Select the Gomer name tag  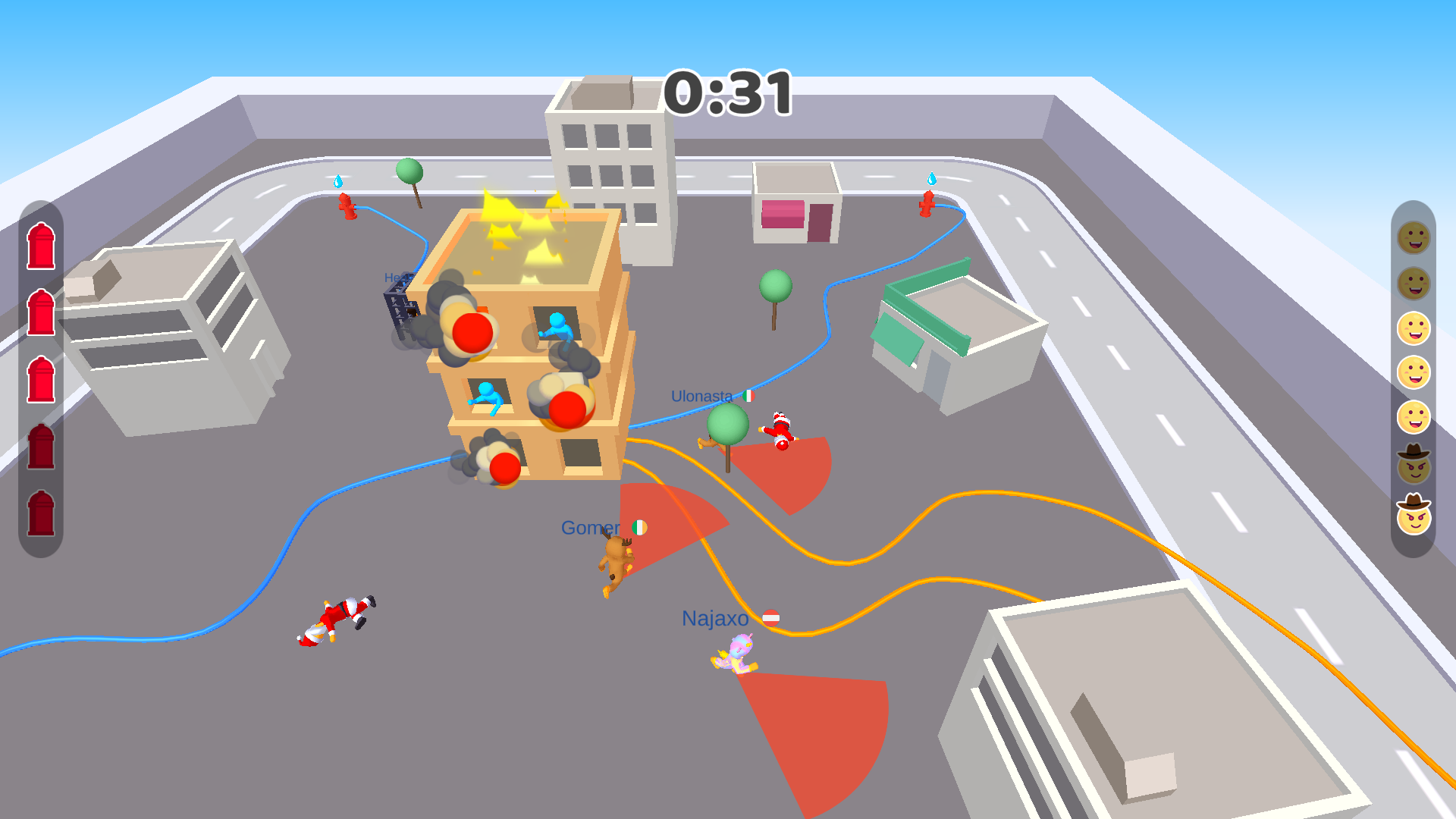tap(591, 527)
